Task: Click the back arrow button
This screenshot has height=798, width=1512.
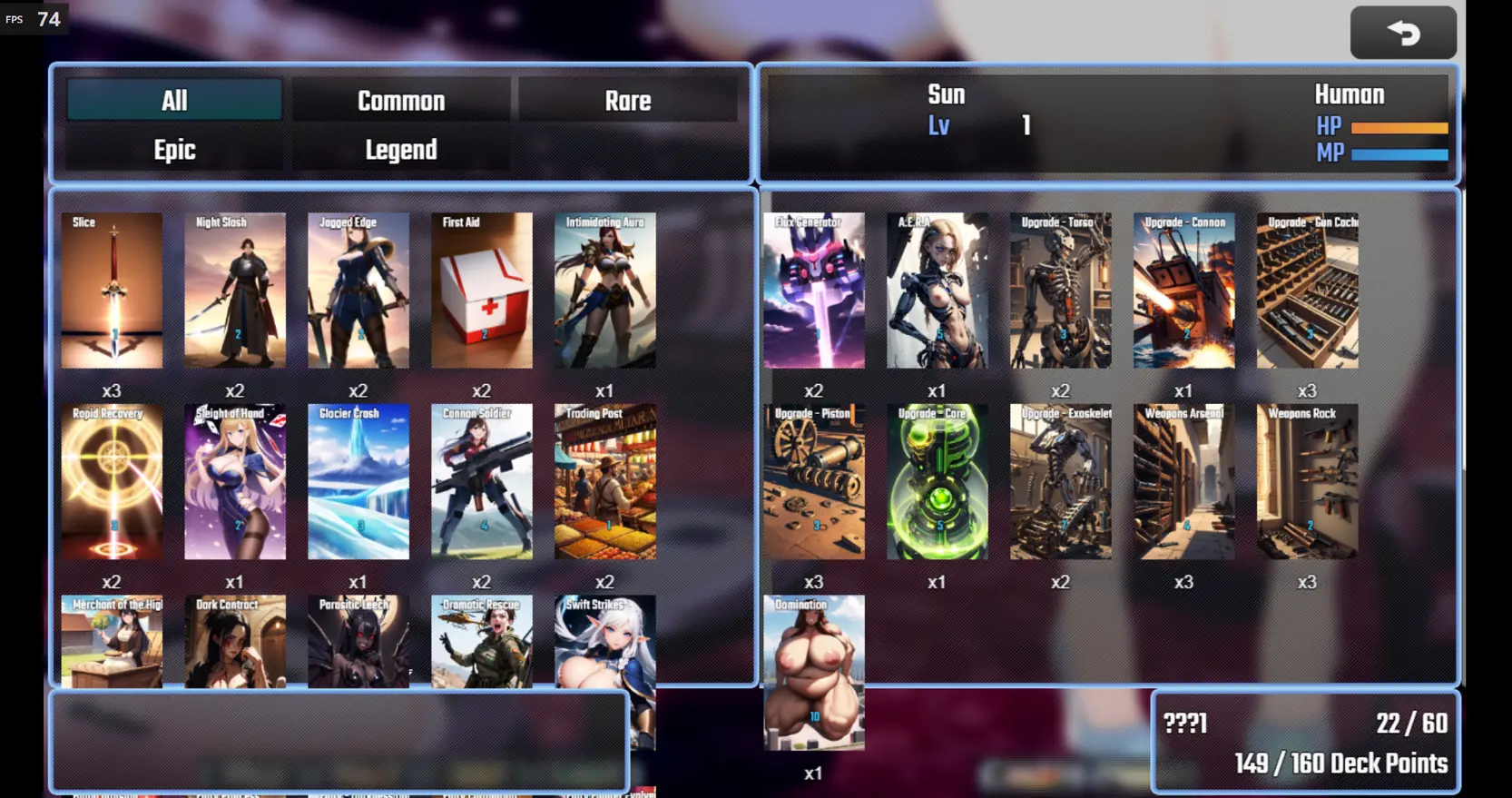Action: tap(1403, 34)
